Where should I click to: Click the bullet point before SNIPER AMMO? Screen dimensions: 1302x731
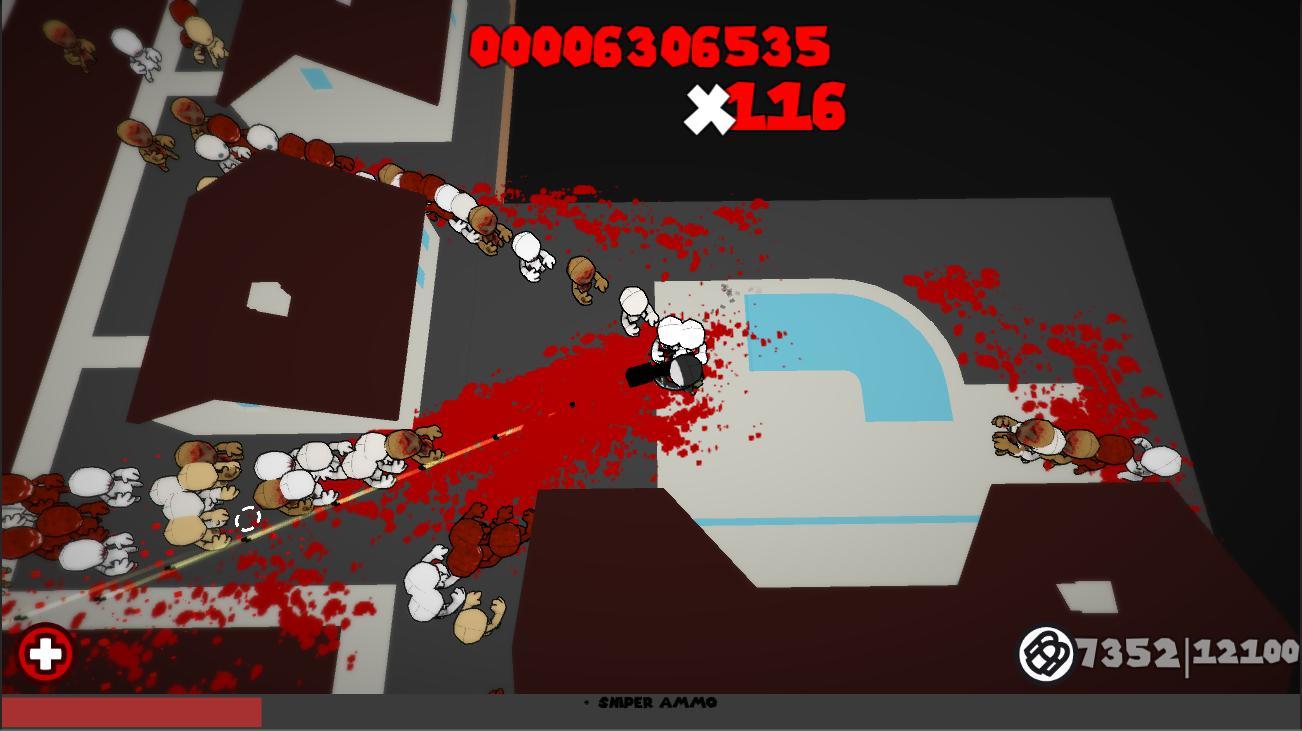pyautogui.click(x=585, y=702)
